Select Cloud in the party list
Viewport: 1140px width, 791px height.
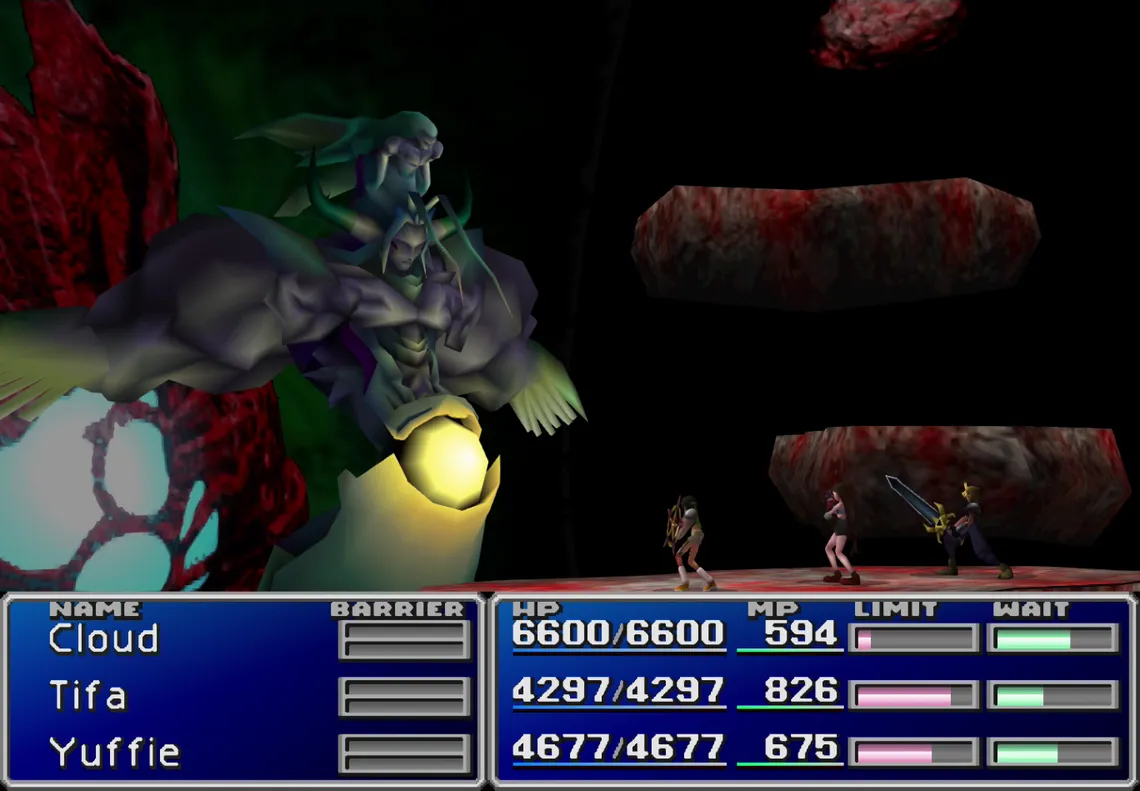pos(104,639)
